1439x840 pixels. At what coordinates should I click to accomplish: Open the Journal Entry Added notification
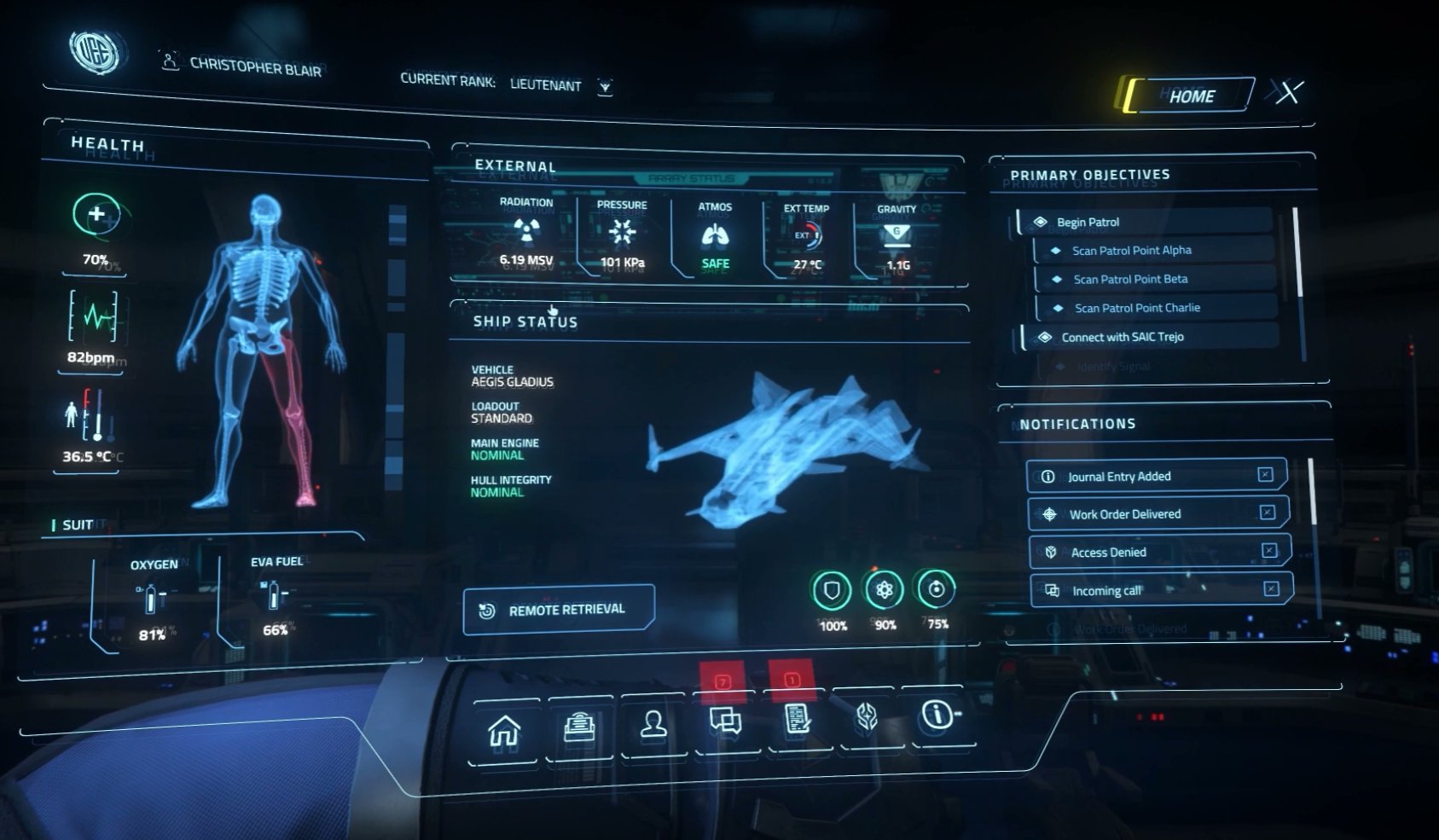pos(1119,477)
